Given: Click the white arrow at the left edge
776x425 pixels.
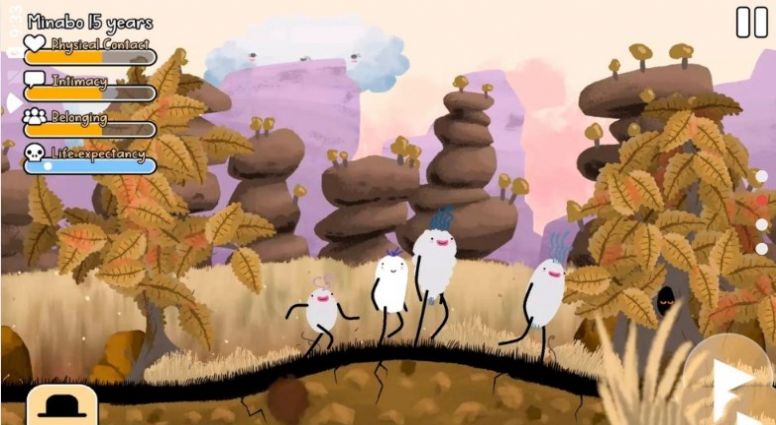Looking at the screenshot, I should pyautogui.click(x=12, y=102).
